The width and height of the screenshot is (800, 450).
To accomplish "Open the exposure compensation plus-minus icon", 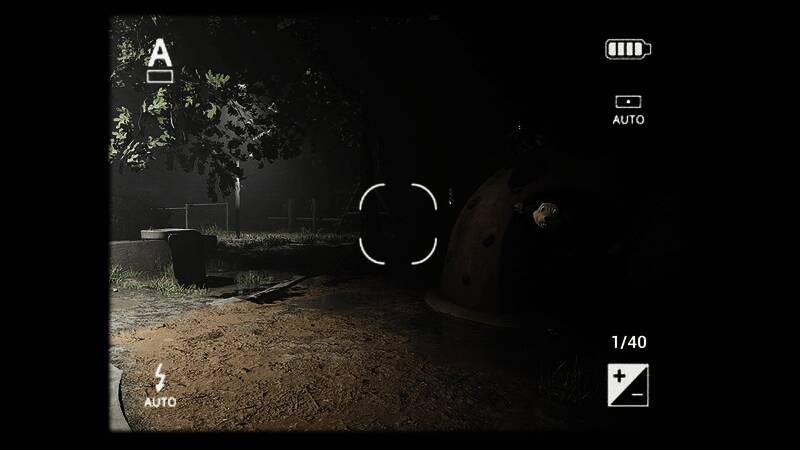I will click(628, 385).
